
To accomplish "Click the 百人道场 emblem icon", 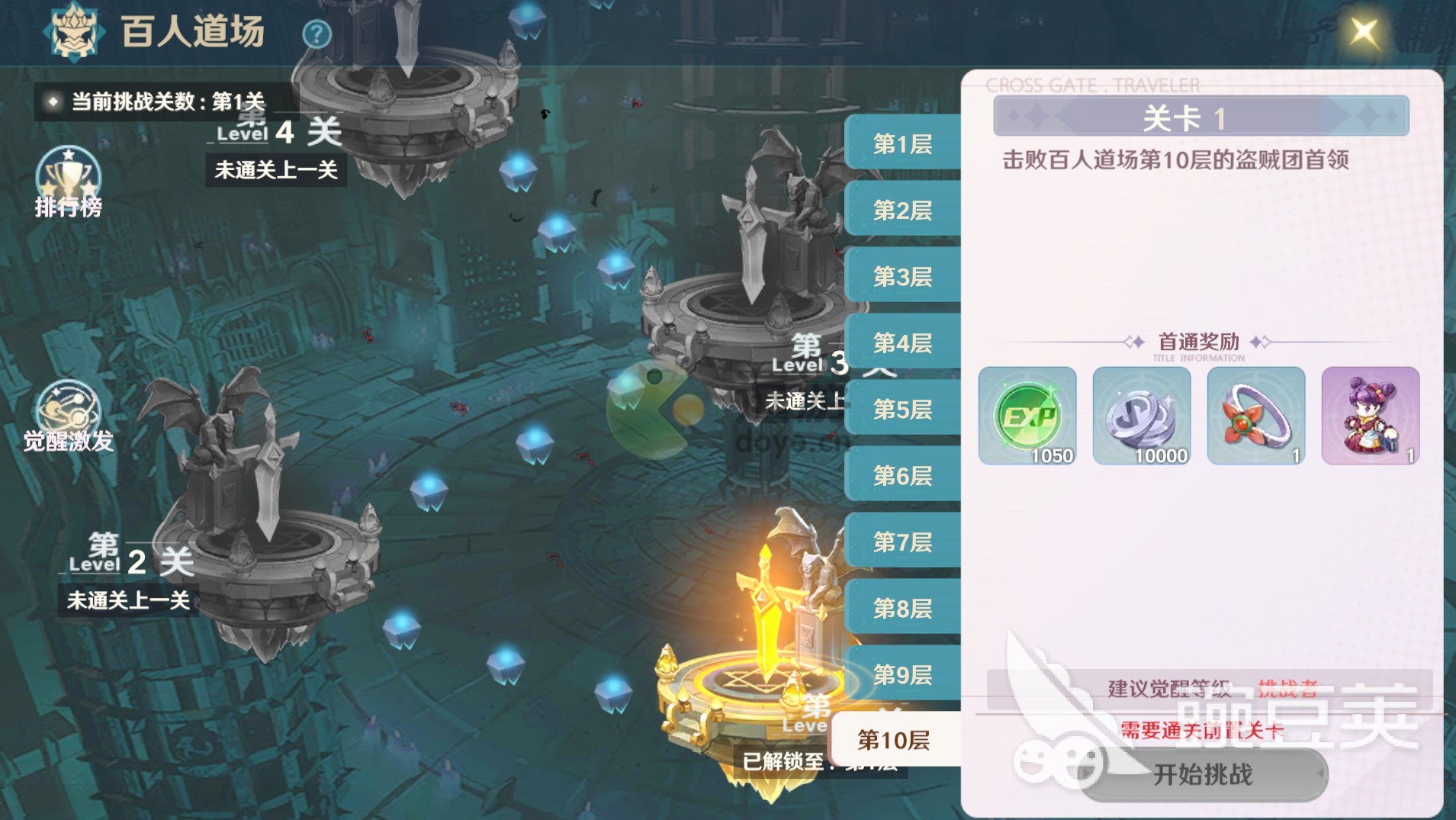I will coord(74,31).
